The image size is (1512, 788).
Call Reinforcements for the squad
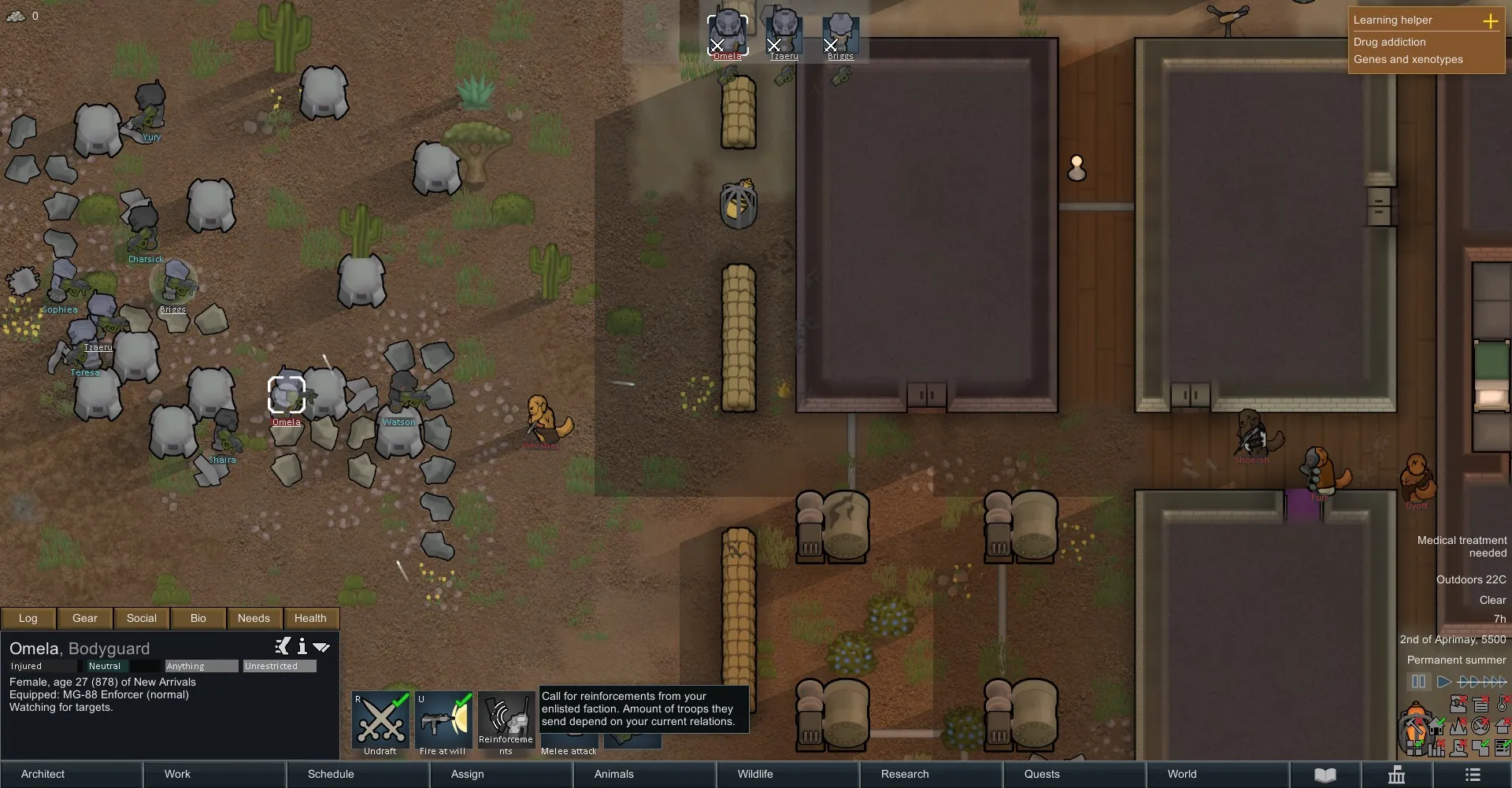coord(506,720)
